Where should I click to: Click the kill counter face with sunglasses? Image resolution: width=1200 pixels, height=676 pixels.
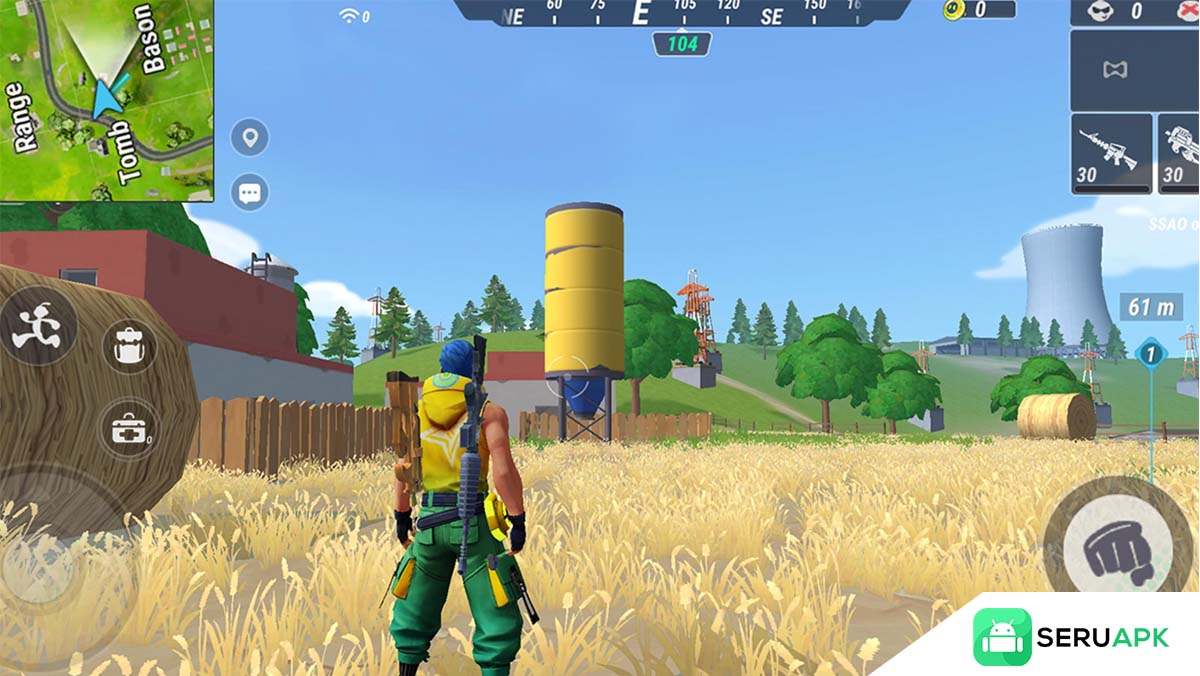click(1098, 11)
